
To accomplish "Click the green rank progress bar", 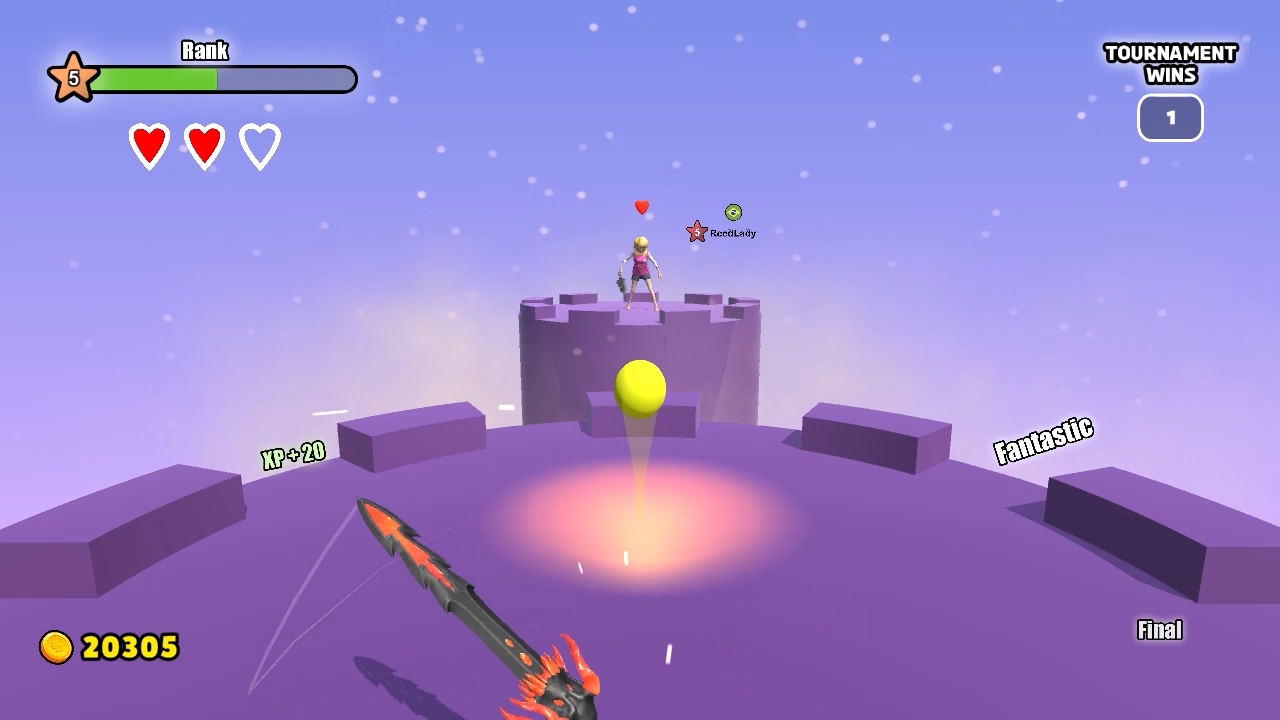I will pyautogui.click(x=155, y=77).
